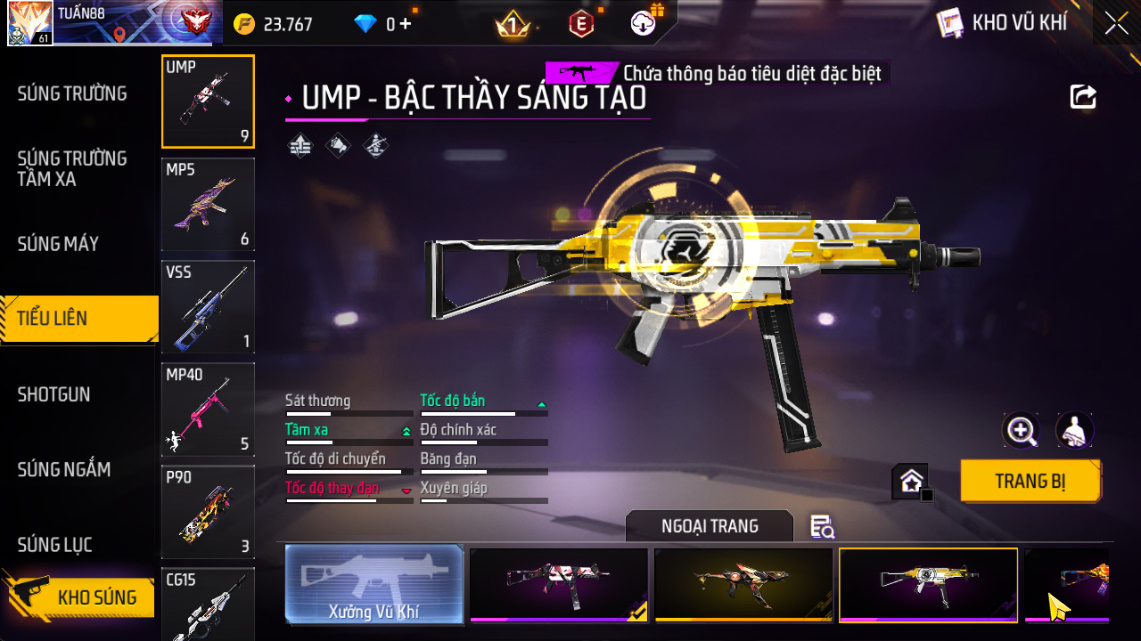The width and height of the screenshot is (1141, 641).
Task: Switch to SÚNG LỤC category
Action: (55, 545)
